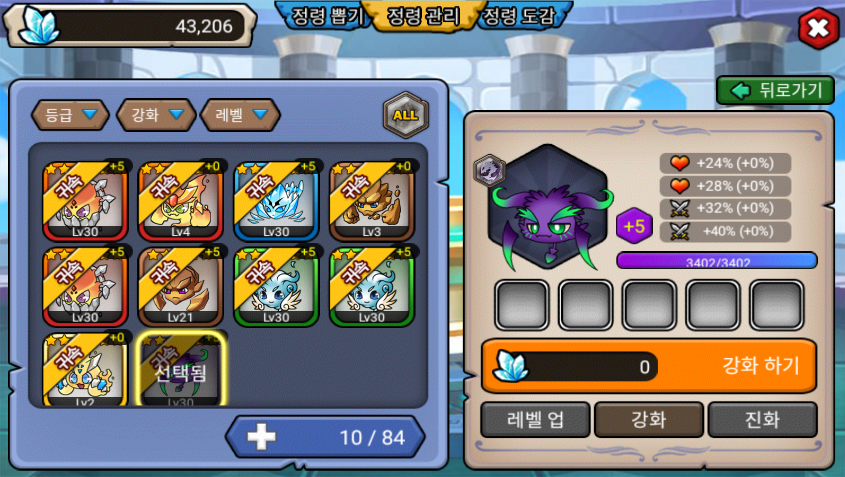
Task: Open the 등급 filter dropdown
Action: click(x=70, y=115)
